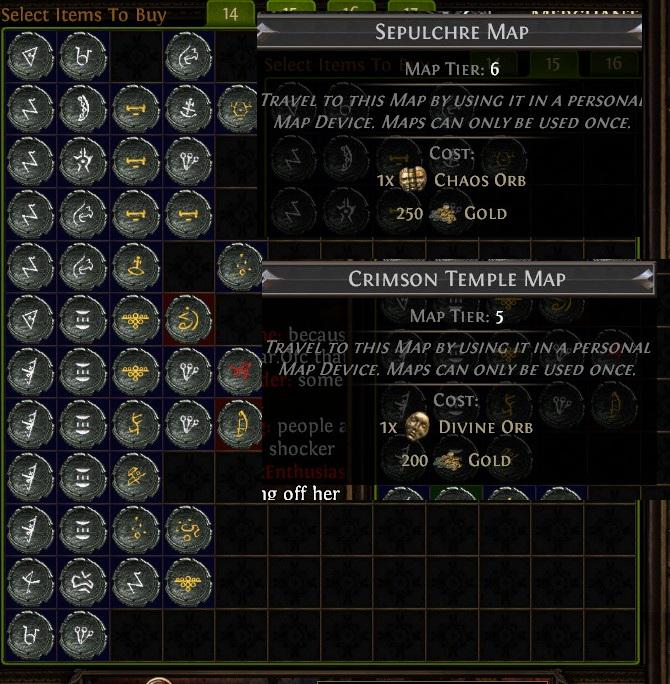Buy the red-backed map with yellow bow symbol
This screenshot has width=670, height=684.
[x=238, y=421]
